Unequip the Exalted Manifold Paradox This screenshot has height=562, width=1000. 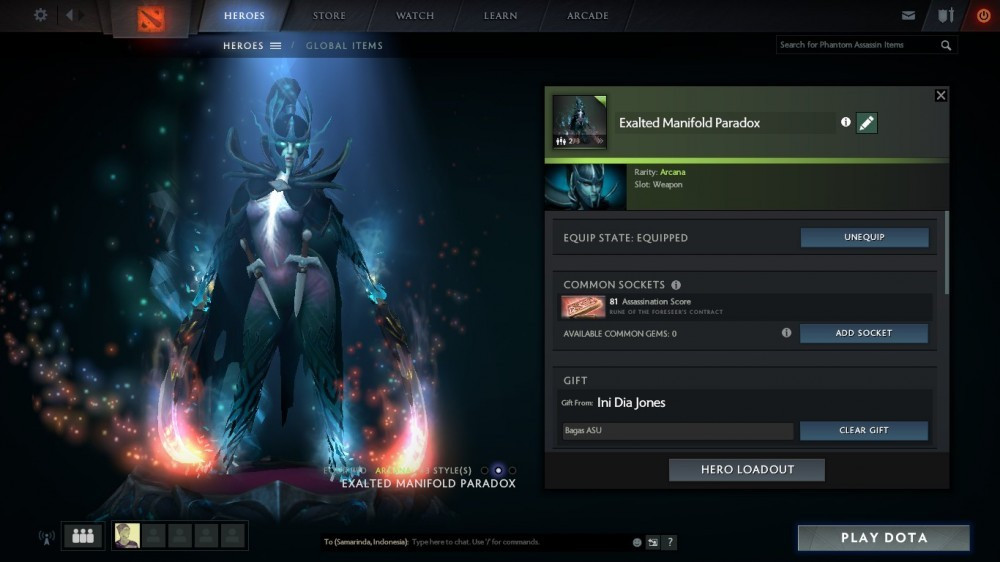(864, 238)
